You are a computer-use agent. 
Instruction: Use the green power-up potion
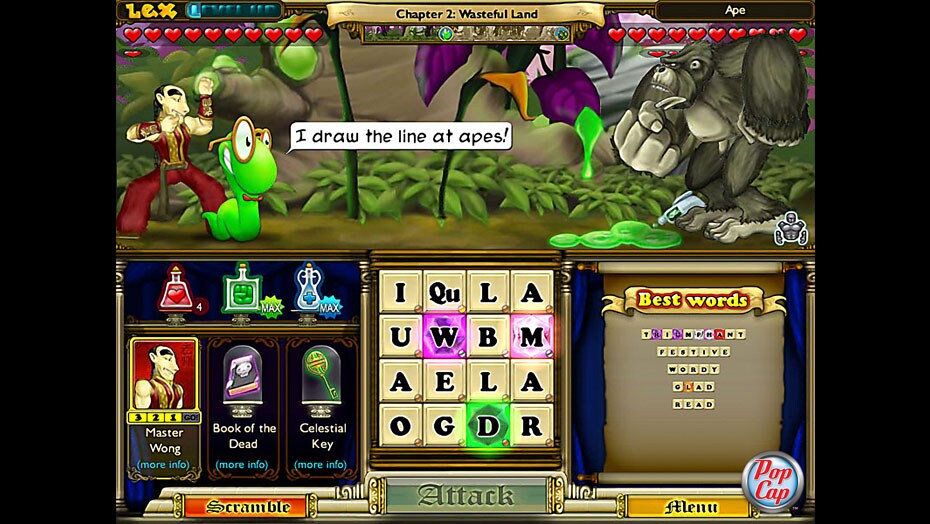(x=241, y=290)
